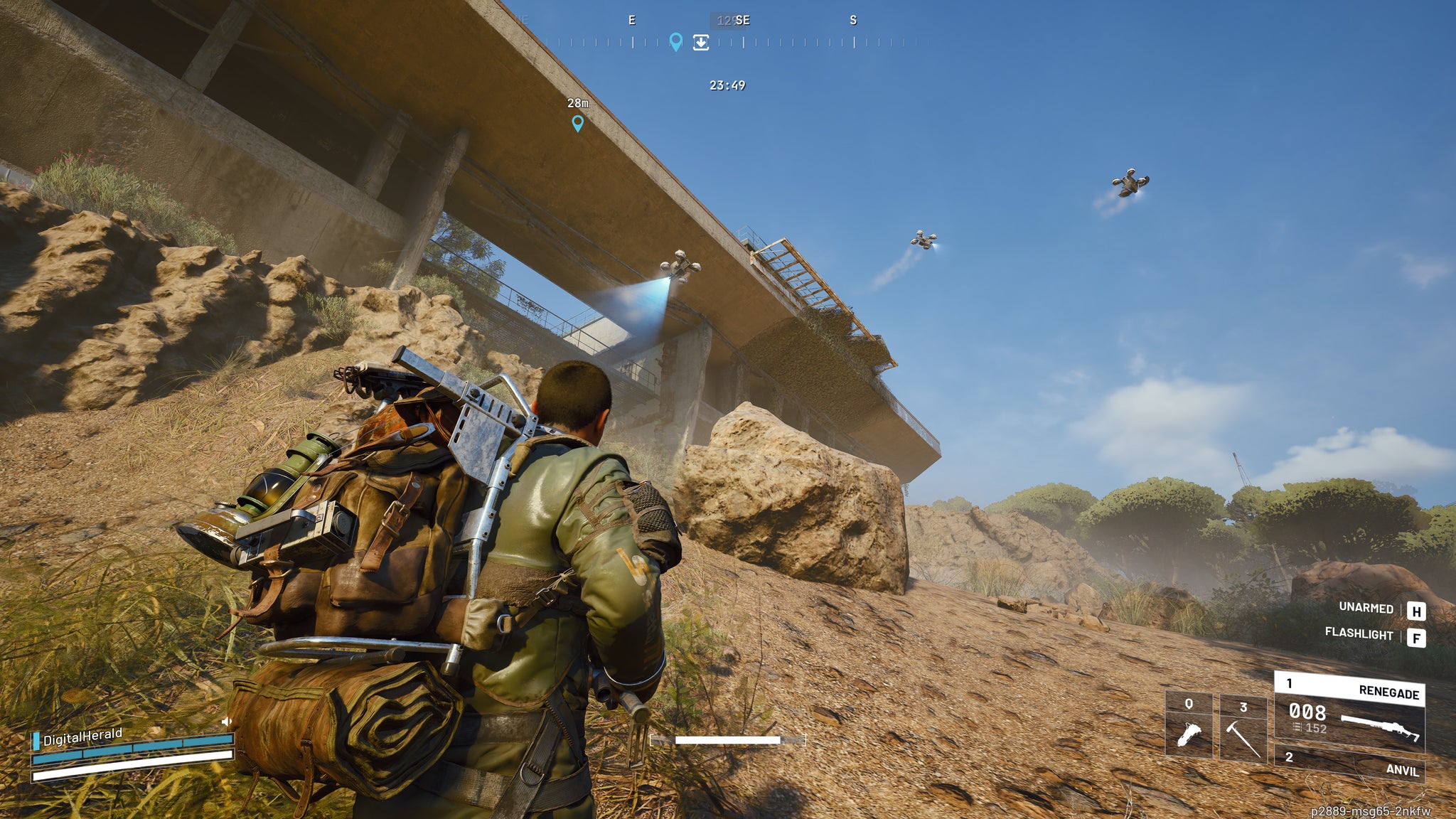Open the compass heading marker at 129

pyautogui.click(x=726, y=21)
